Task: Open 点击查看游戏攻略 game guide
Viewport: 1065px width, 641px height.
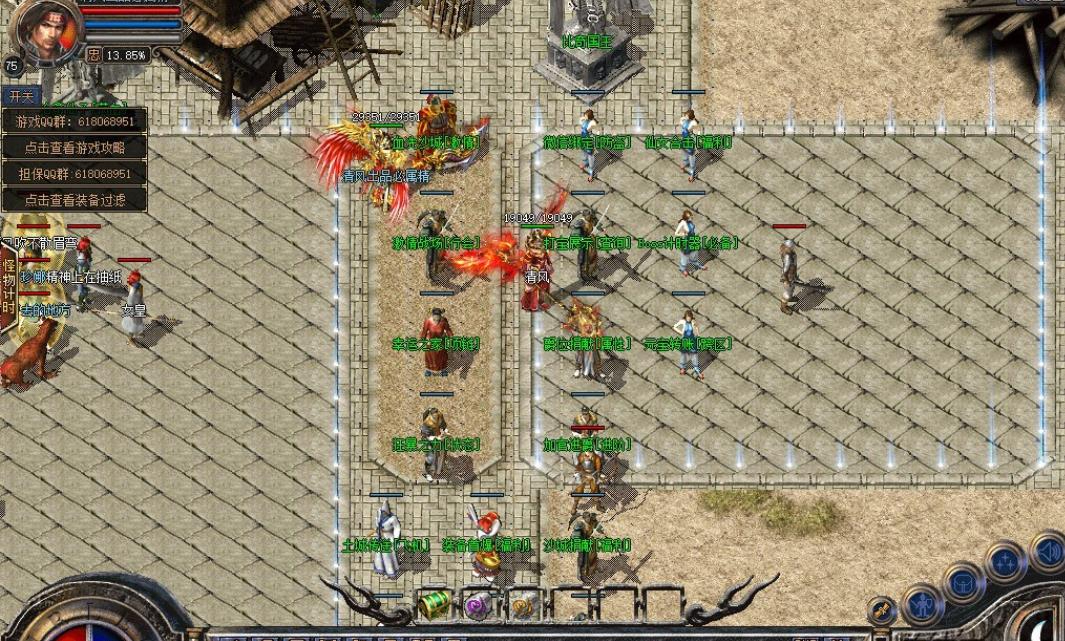Action: [x=75, y=147]
